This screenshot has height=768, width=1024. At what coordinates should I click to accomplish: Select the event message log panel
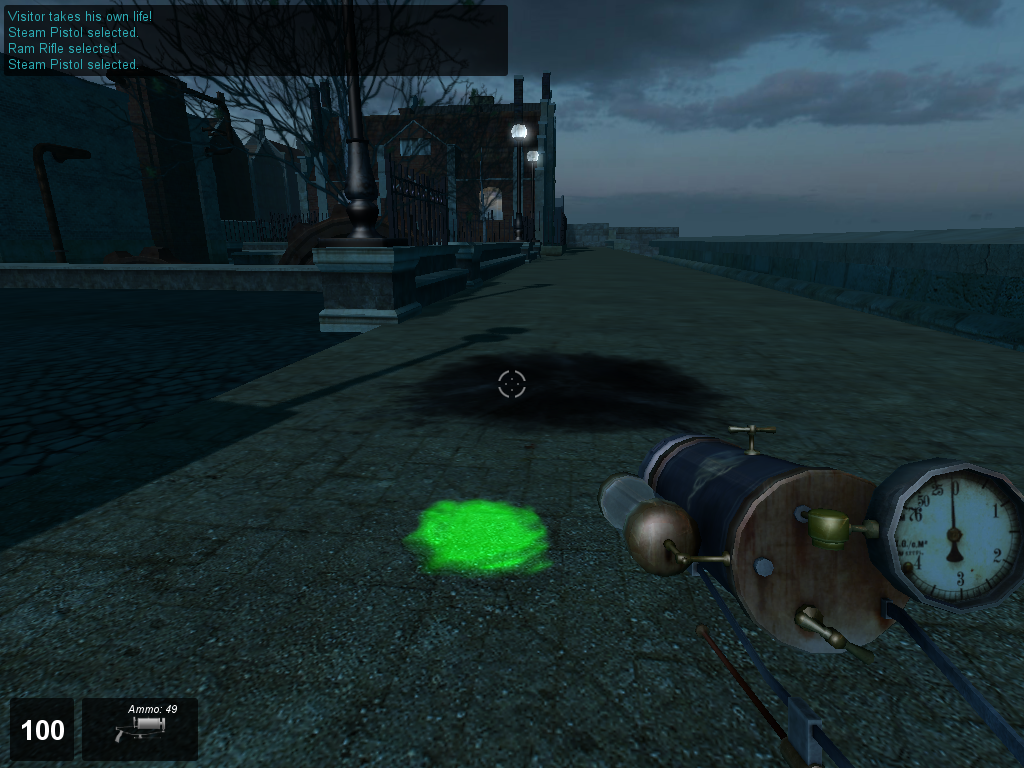[254, 40]
